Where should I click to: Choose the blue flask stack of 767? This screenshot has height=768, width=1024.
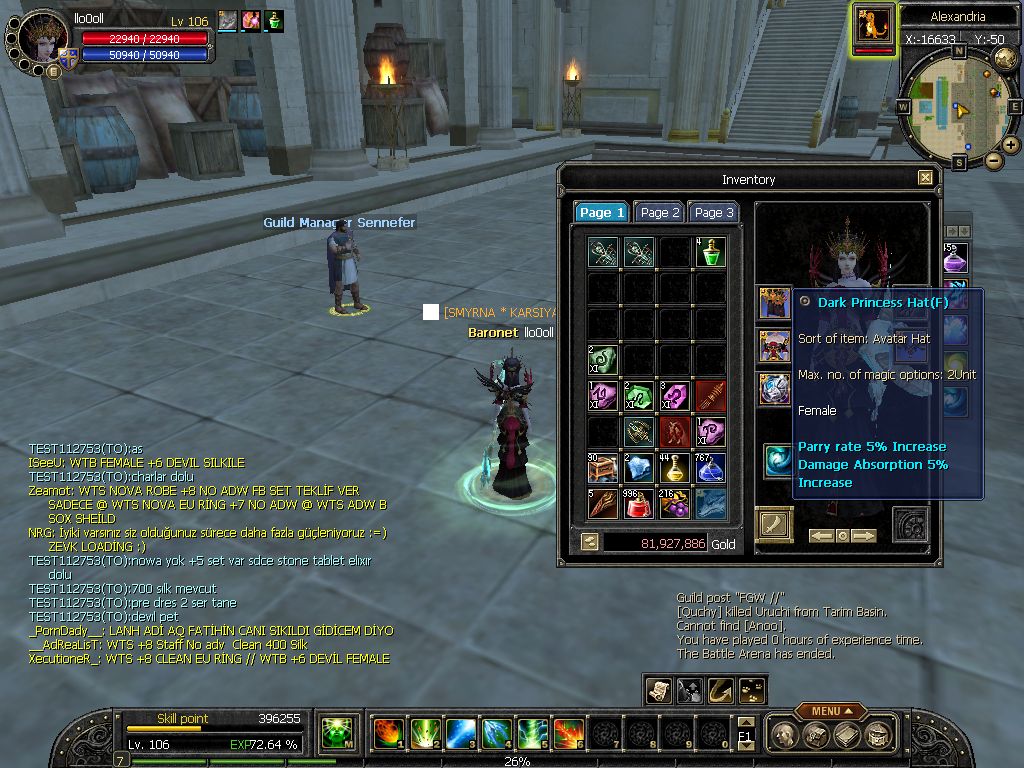pyautogui.click(x=710, y=468)
